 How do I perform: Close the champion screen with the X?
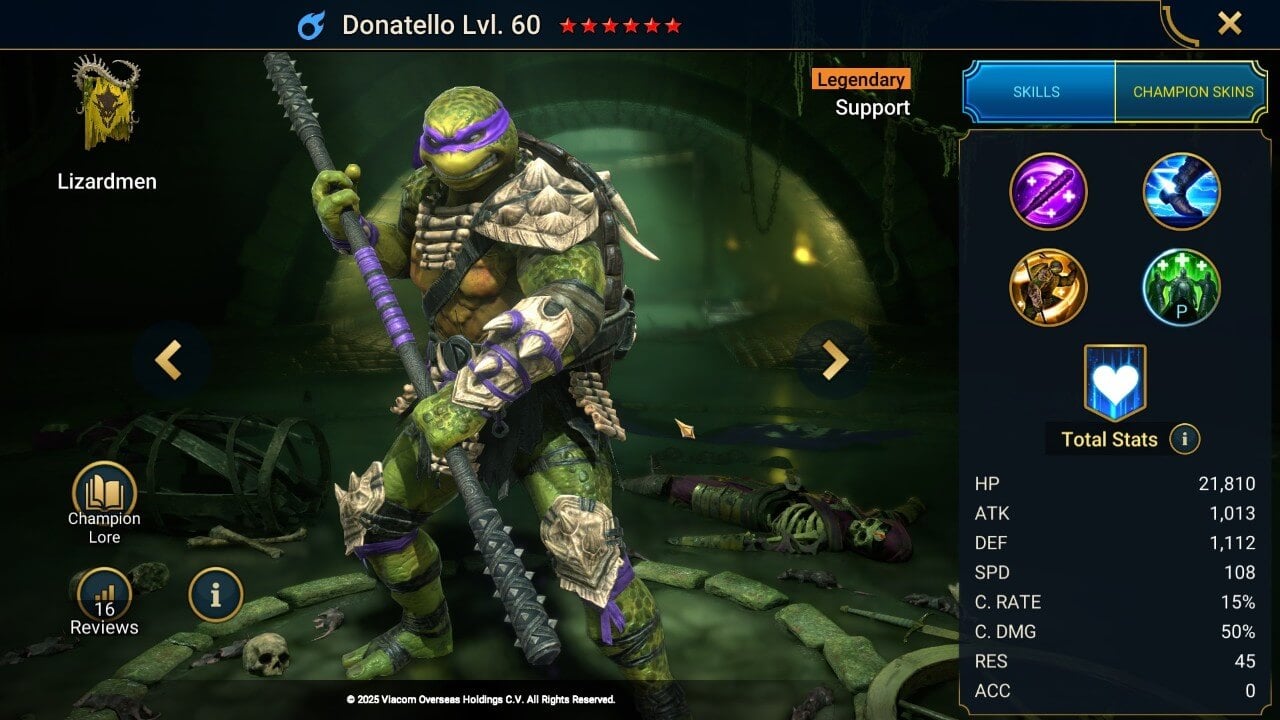pos(1229,24)
